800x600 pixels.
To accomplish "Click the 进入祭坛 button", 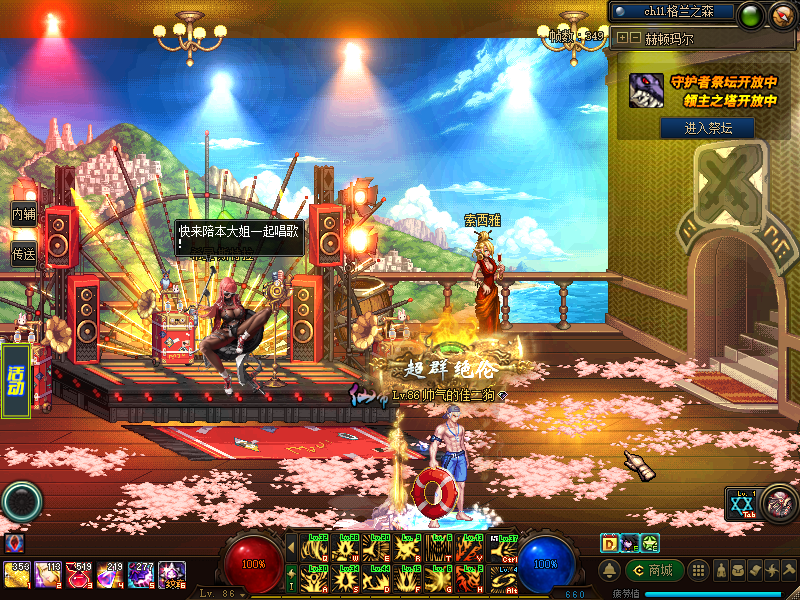I will (x=707, y=128).
